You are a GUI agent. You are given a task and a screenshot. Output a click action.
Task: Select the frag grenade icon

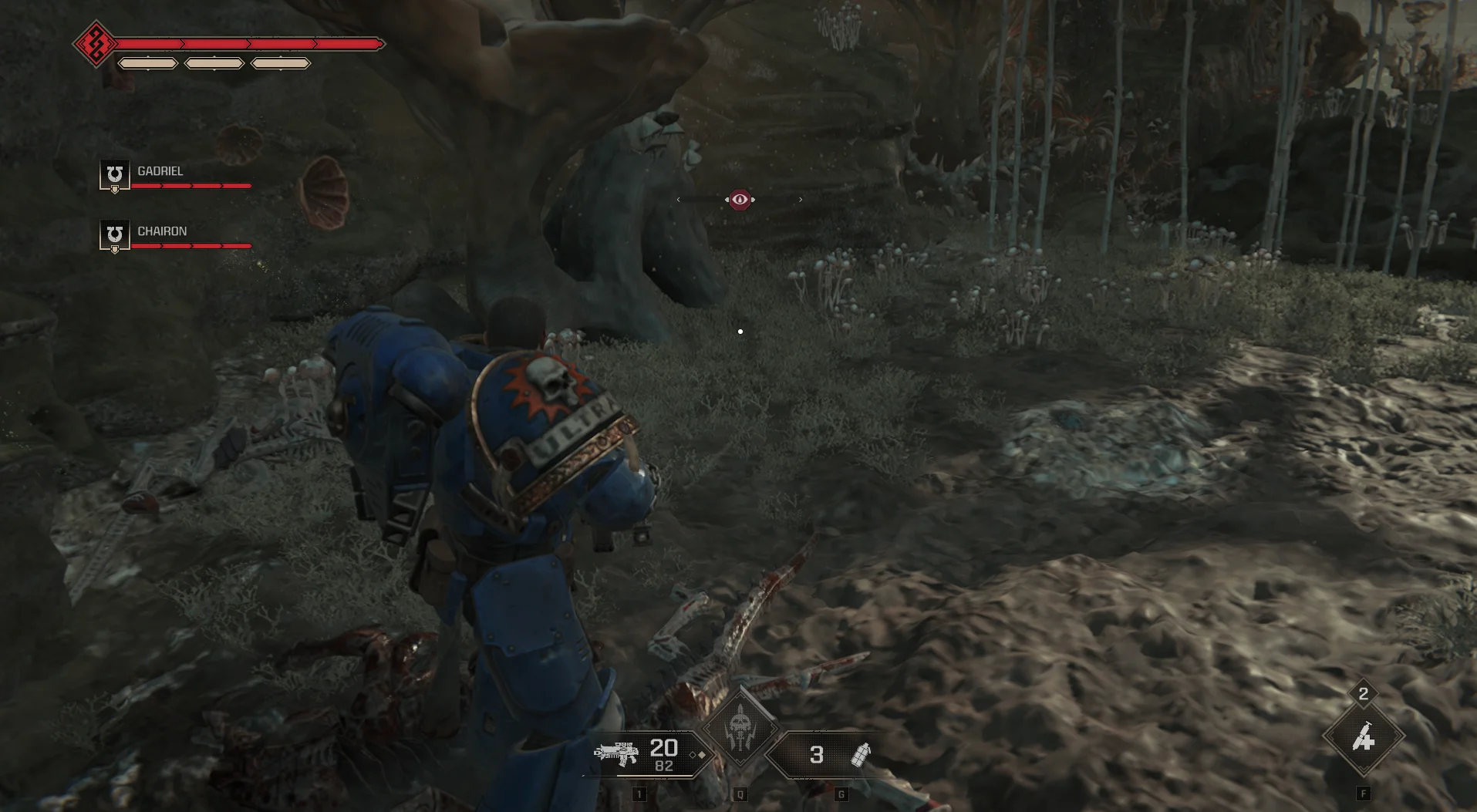860,755
